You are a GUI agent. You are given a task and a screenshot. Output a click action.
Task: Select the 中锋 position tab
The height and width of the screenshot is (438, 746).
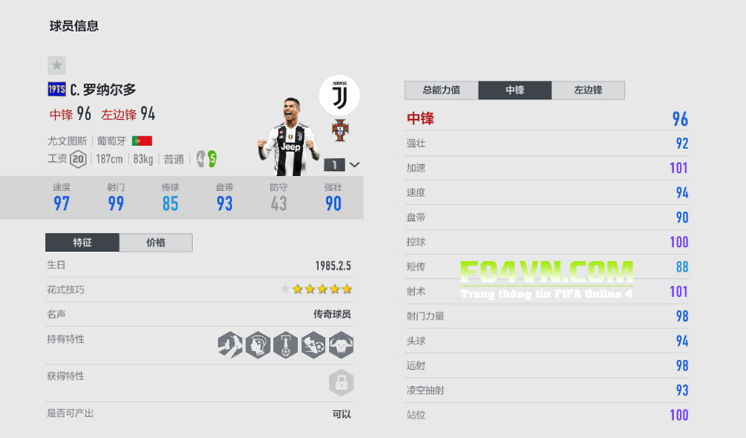coord(515,90)
